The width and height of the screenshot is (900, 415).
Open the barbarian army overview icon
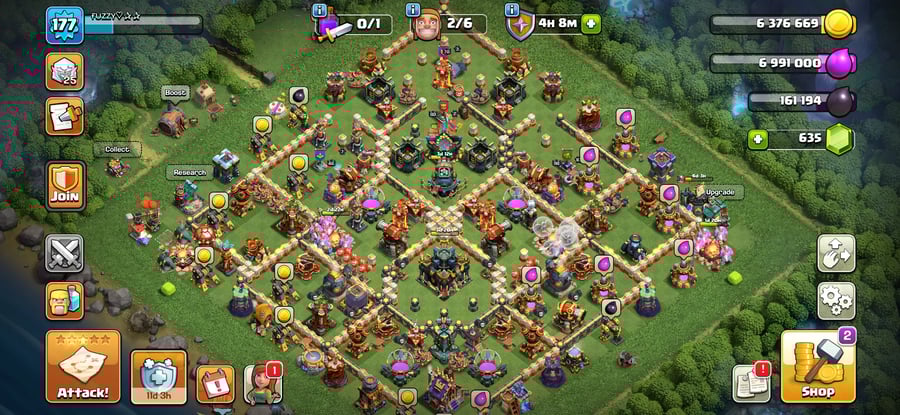tap(65, 300)
